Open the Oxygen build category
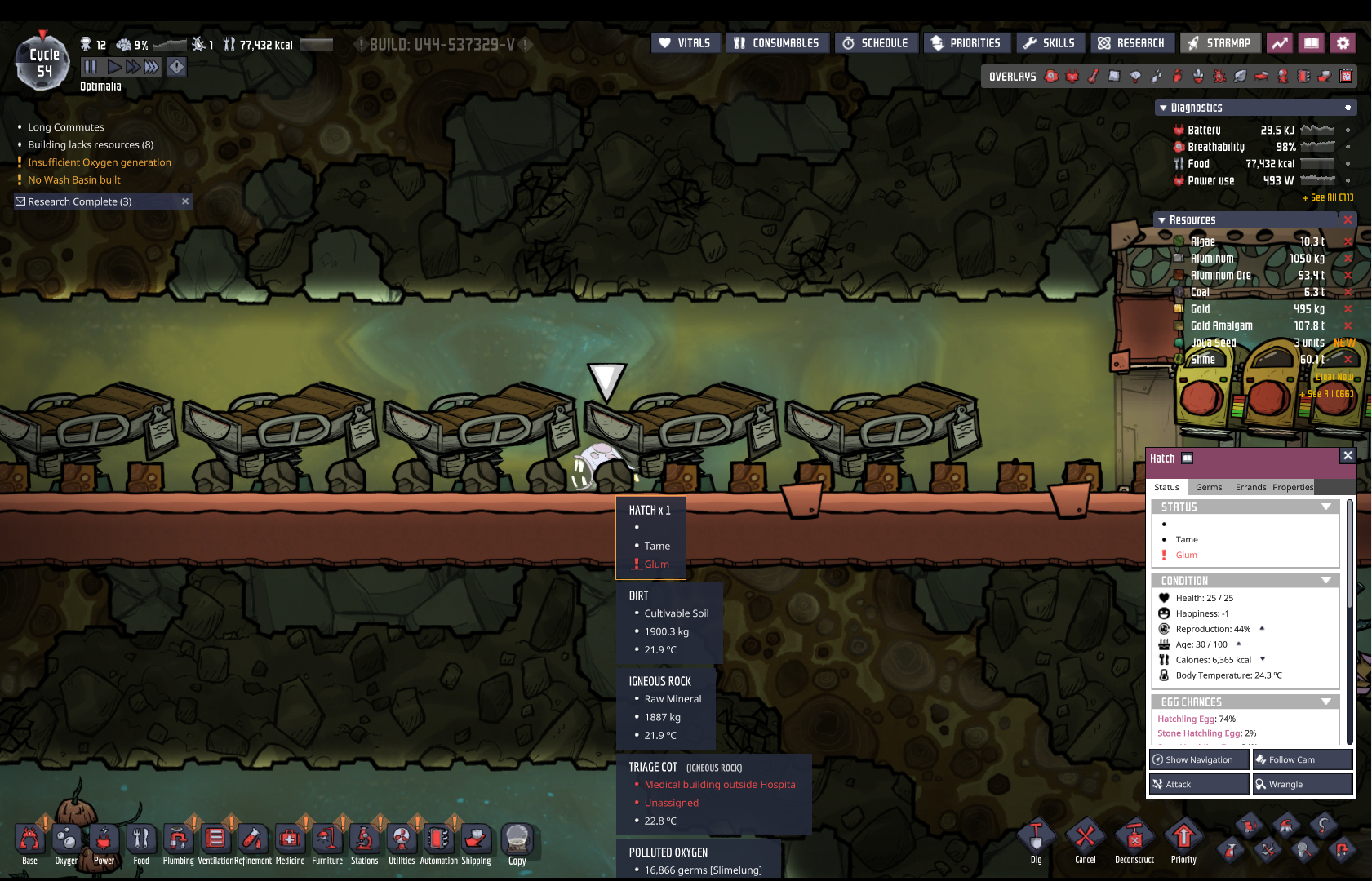Viewport: 1372px width, 881px height. coord(67,841)
